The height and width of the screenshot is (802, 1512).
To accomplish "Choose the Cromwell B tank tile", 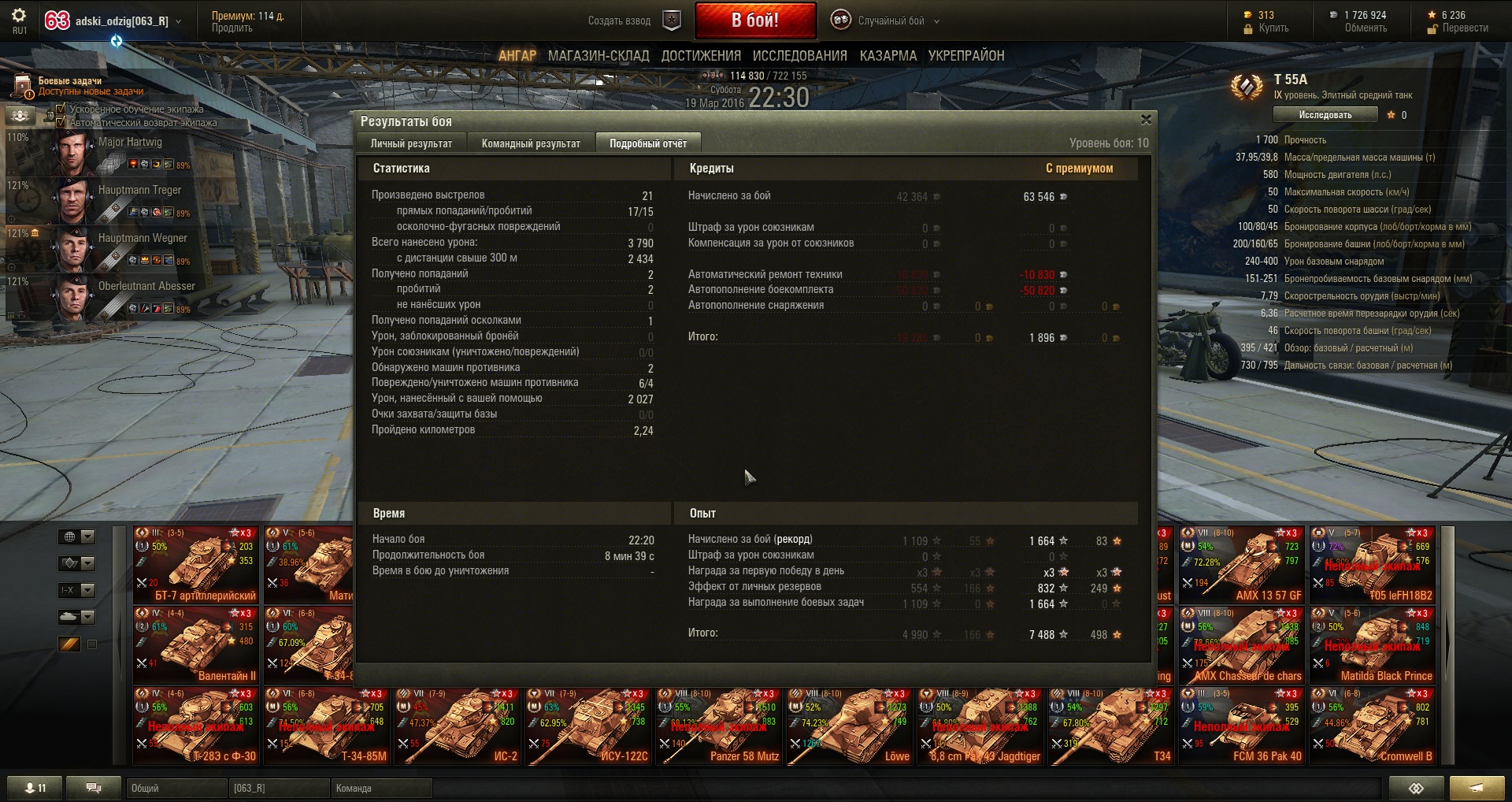I will pos(1372,726).
